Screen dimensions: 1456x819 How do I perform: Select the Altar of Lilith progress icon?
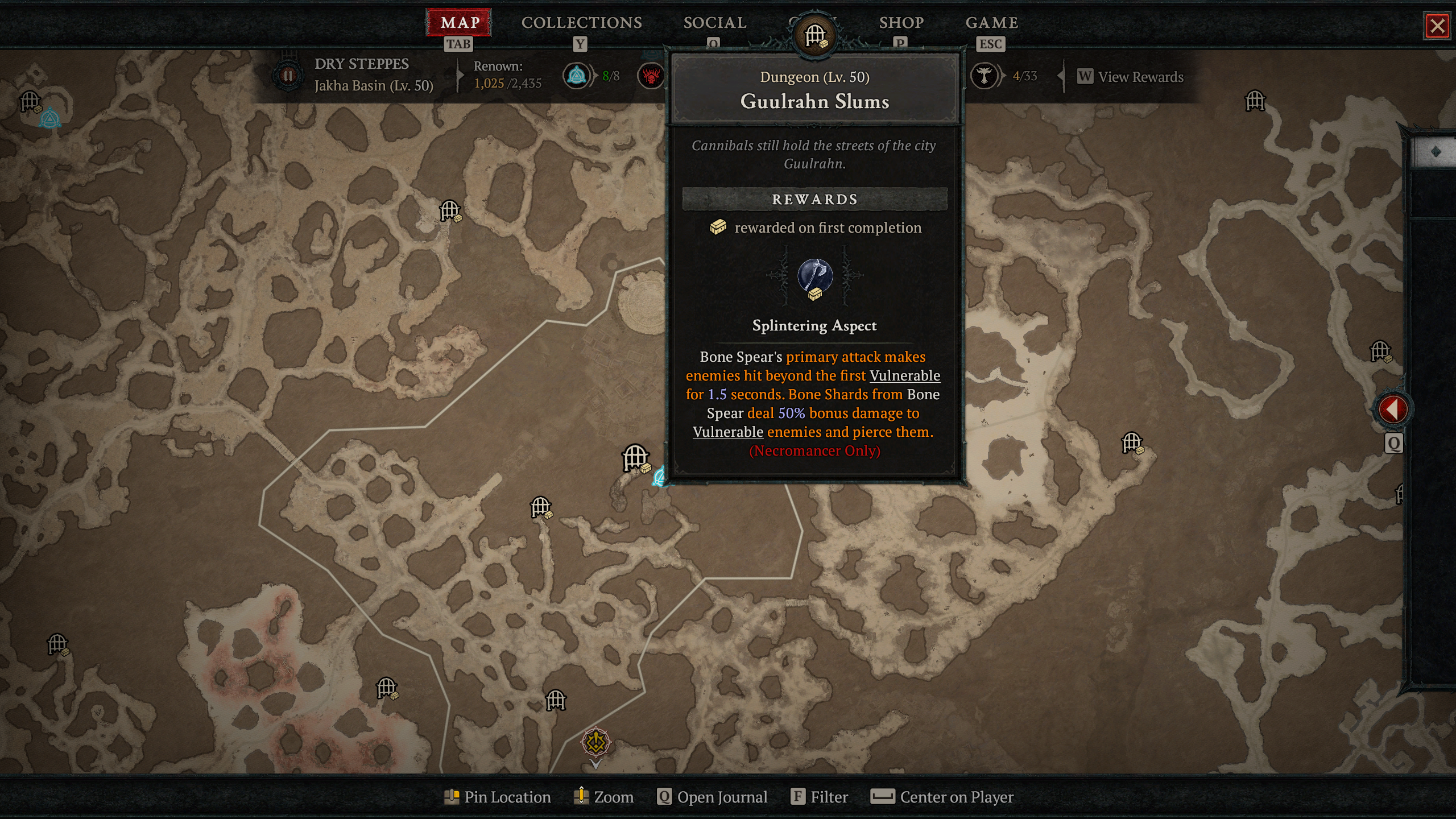pos(984,76)
